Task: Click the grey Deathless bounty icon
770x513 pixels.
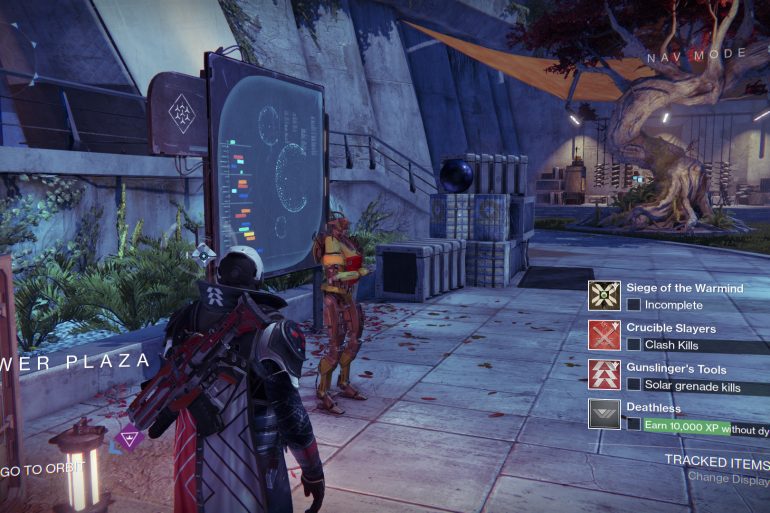Action: point(604,414)
